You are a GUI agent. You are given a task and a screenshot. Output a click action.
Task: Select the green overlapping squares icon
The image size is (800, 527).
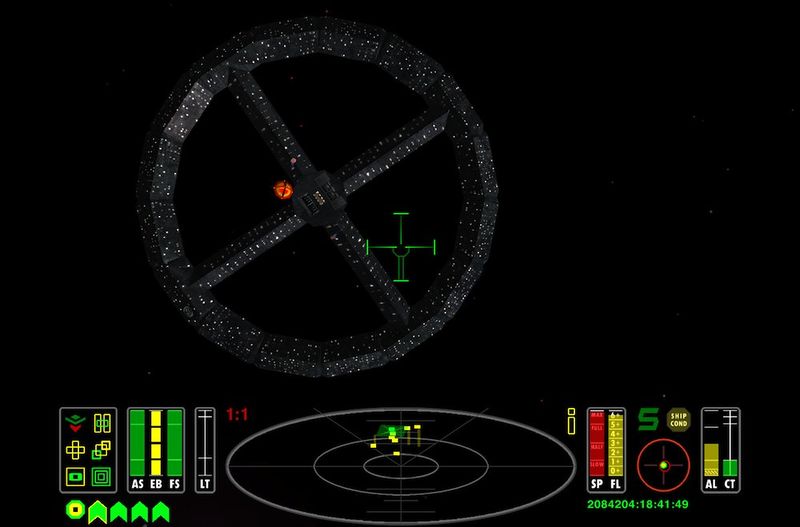point(100,449)
